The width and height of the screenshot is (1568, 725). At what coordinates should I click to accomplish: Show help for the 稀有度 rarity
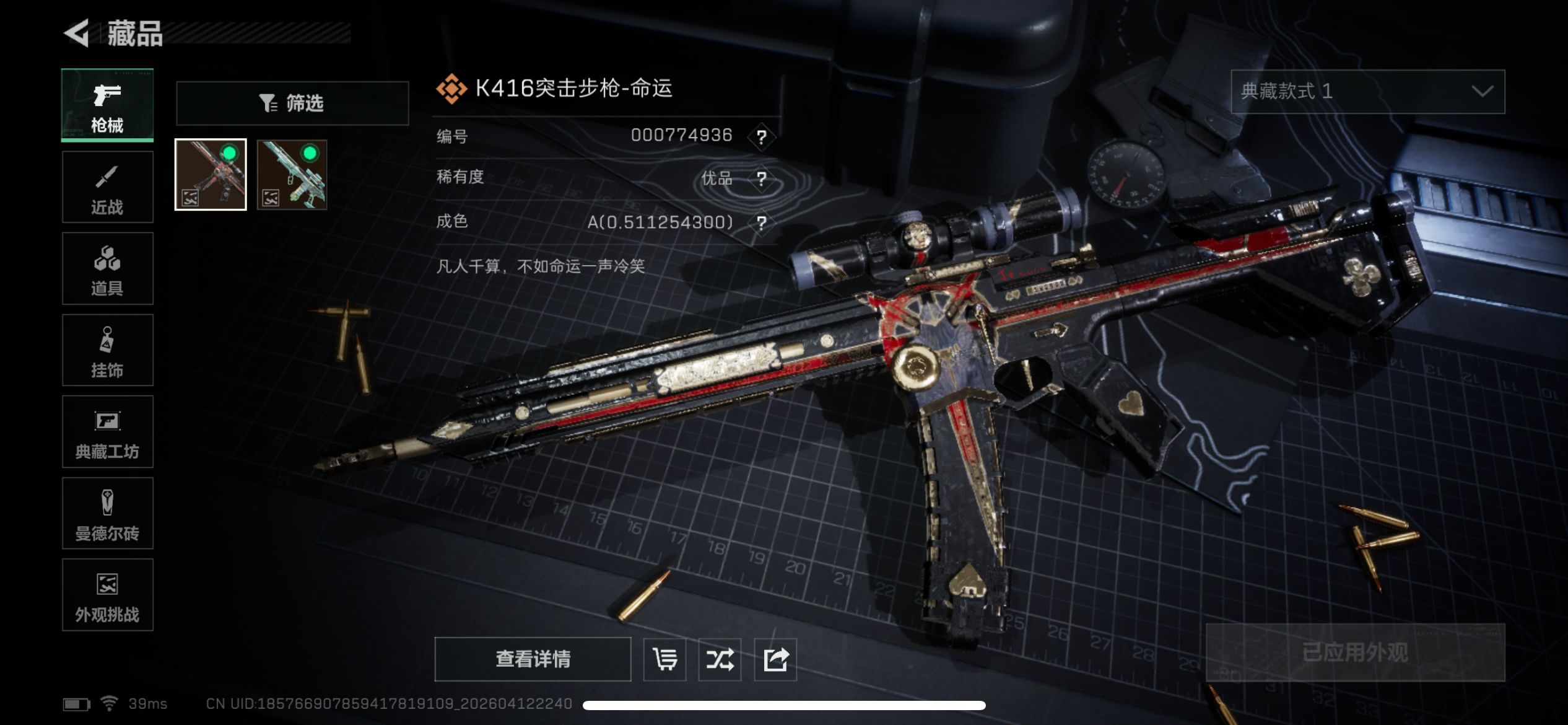coord(761,179)
